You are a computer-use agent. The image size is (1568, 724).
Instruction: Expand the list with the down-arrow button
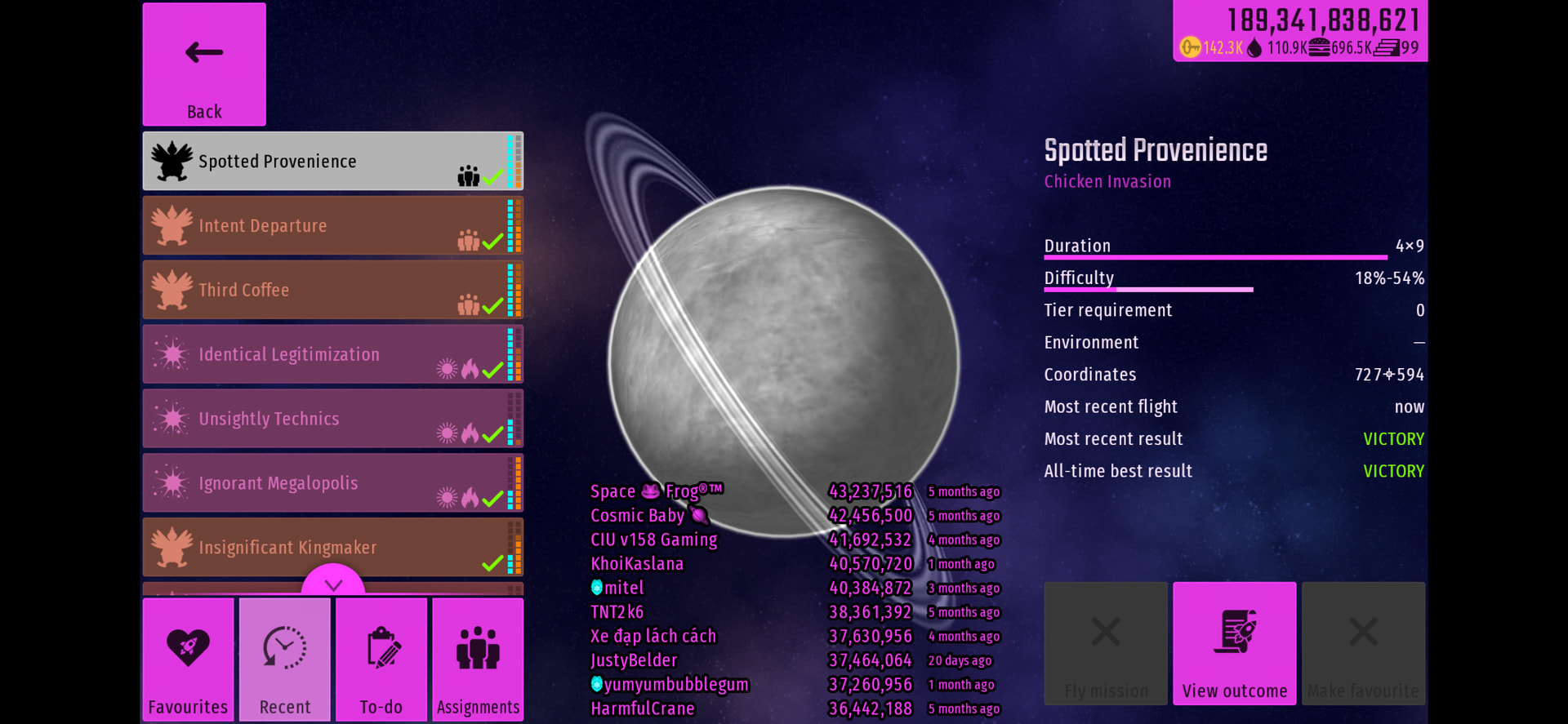click(x=333, y=583)
